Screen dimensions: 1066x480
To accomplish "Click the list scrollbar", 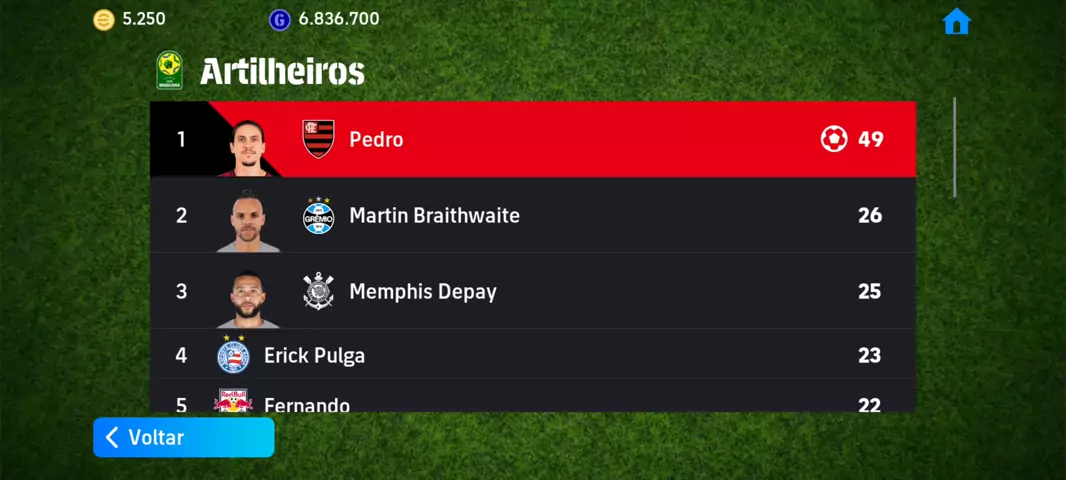I will pos(954,147).
